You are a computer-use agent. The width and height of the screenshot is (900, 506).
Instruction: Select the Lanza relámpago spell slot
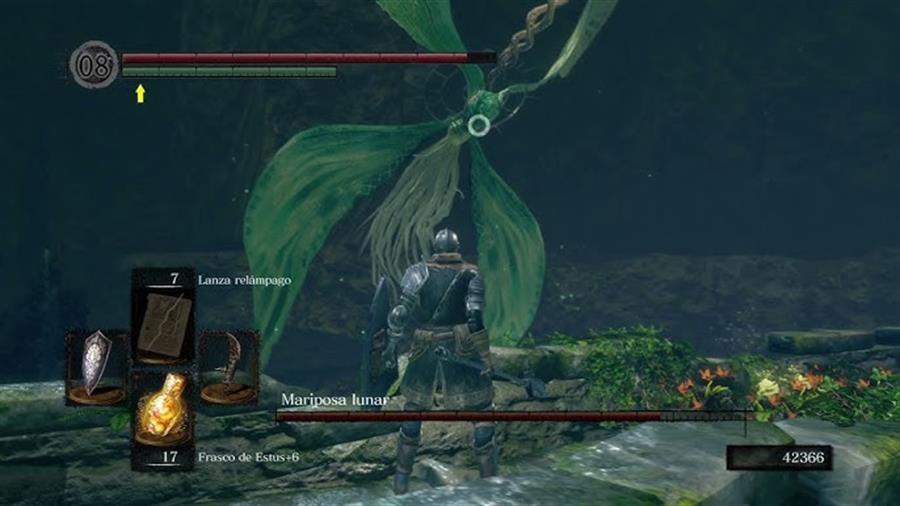pyautogui.click(x=163, y=319)
